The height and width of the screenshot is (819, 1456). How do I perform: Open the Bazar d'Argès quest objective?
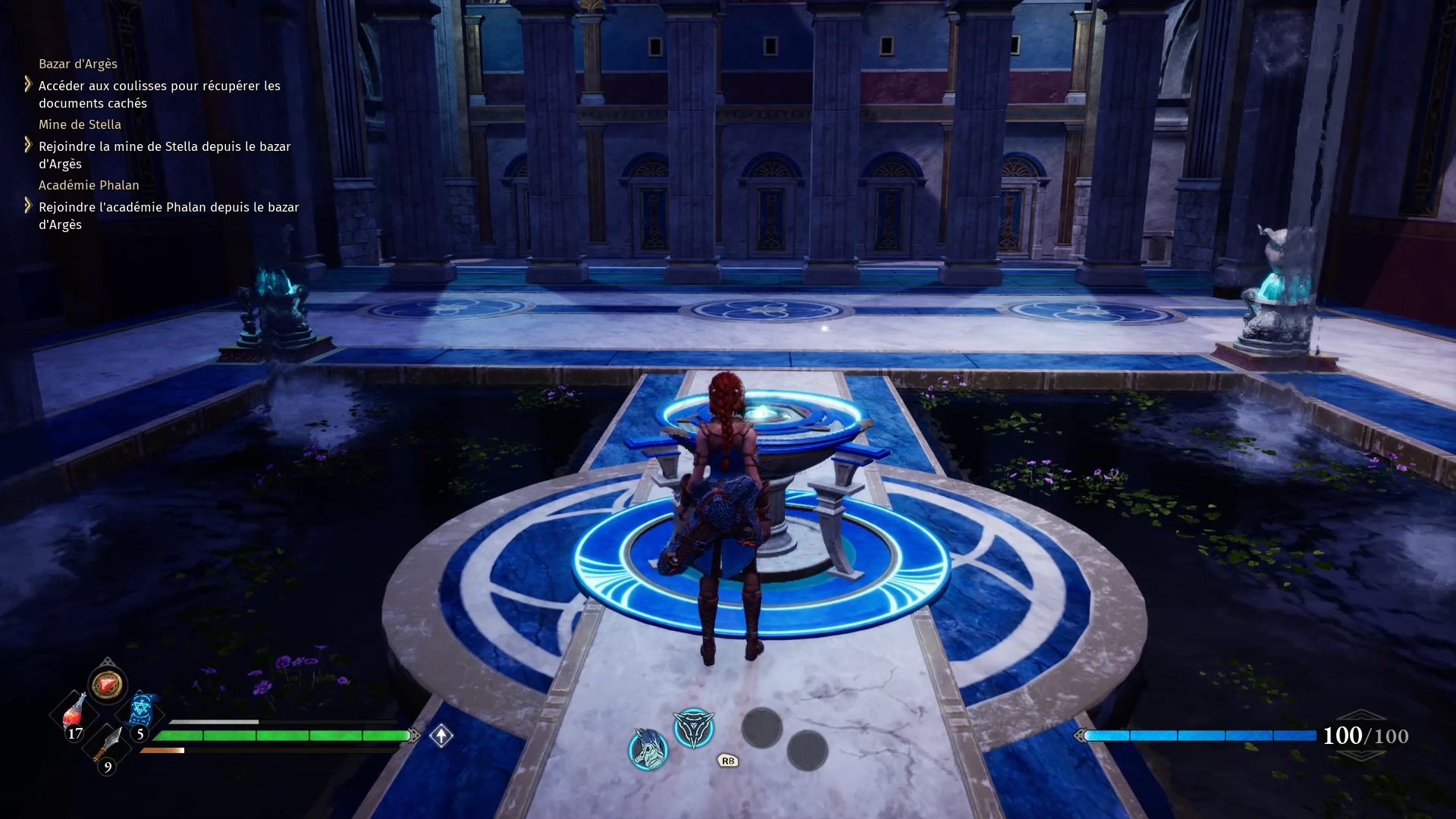click(x=159, y=94)
